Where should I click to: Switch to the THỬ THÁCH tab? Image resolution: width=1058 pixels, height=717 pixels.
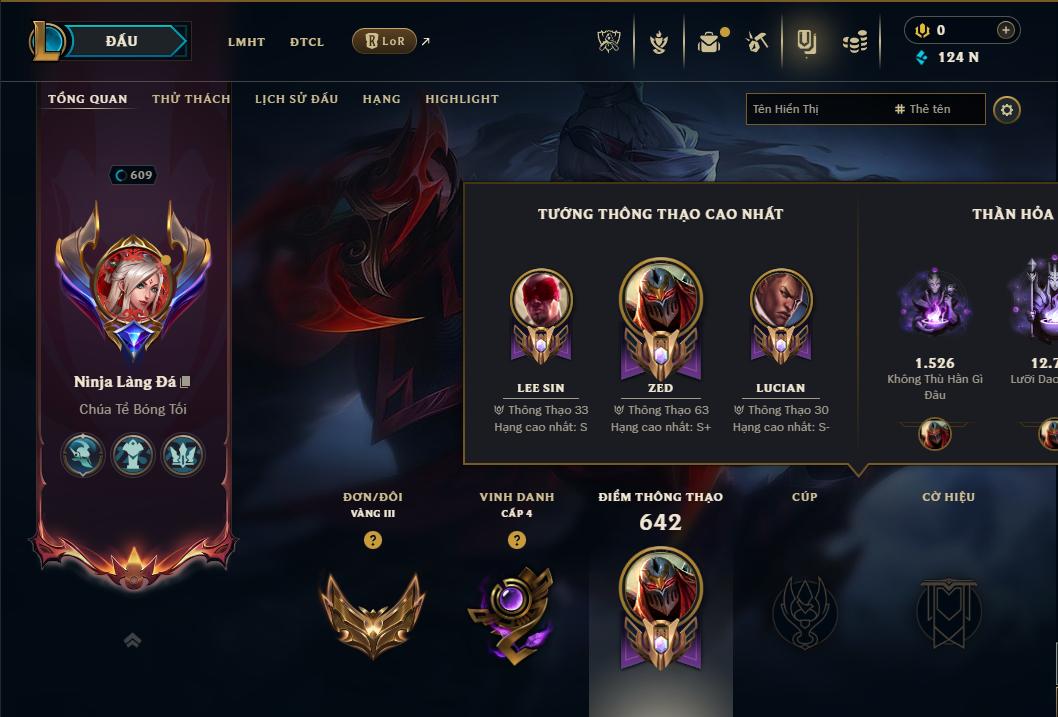tap(191, 99)
